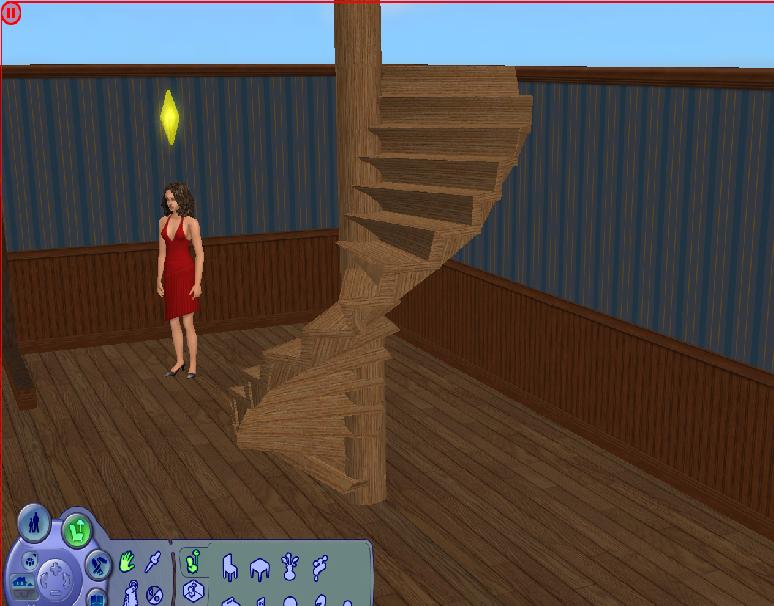This screenshot has height=606, width=774.
Task: Open the decorative category with the vase icon
Action: [x=289, y=567]
